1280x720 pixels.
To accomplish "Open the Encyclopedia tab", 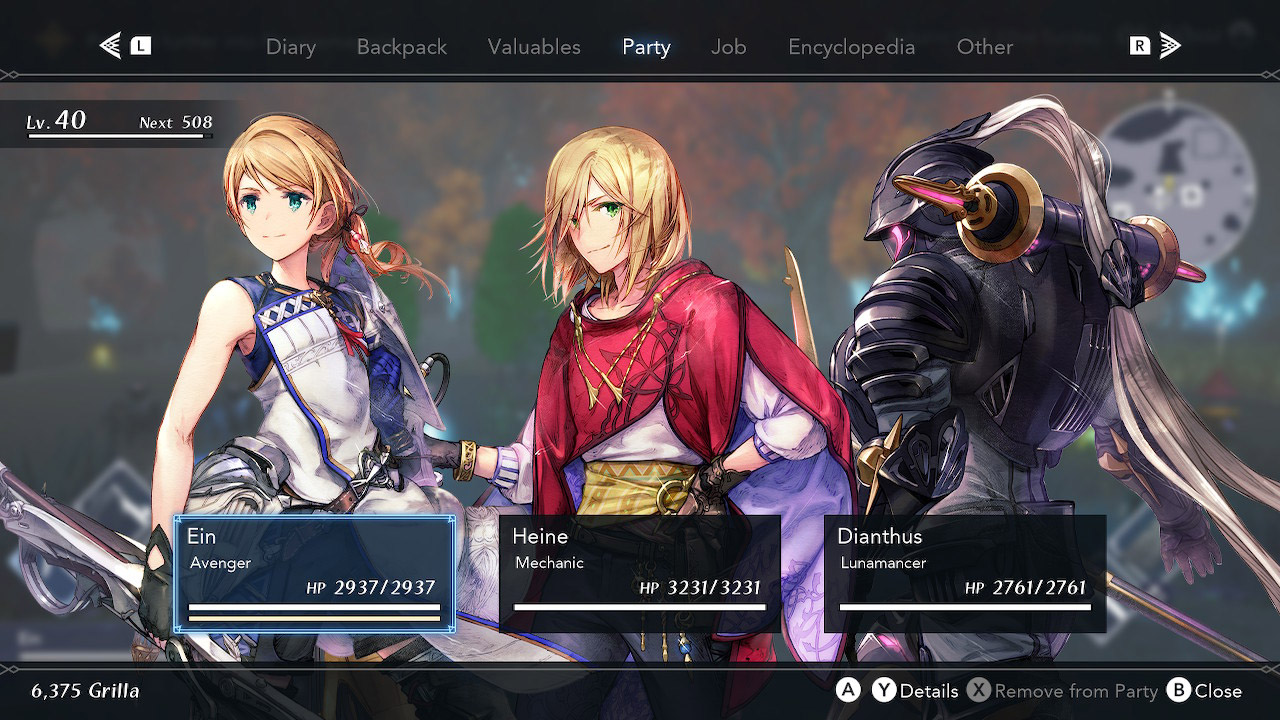I will [x=851, y=47].
